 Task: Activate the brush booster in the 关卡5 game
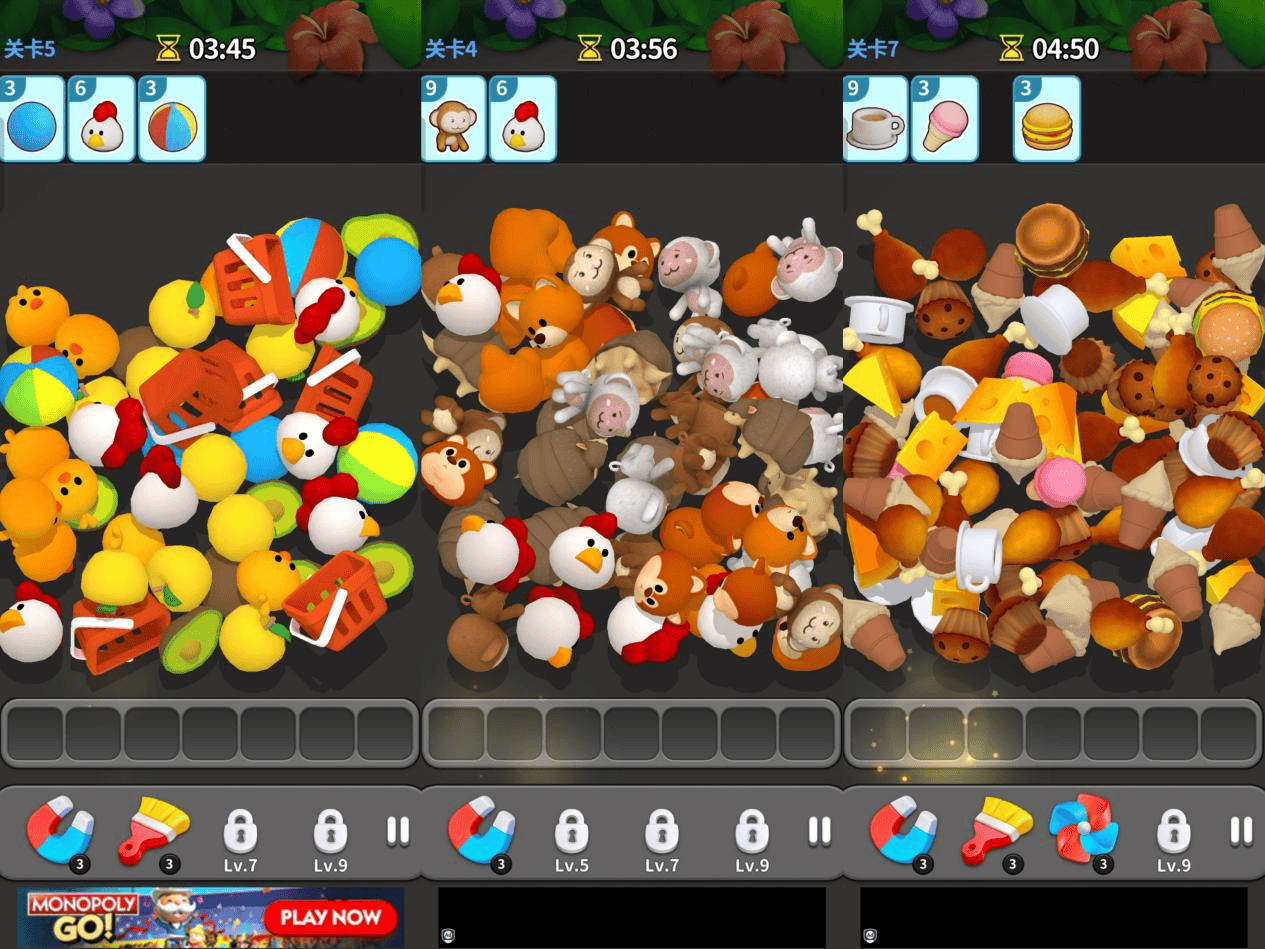[x=153, y=830]
